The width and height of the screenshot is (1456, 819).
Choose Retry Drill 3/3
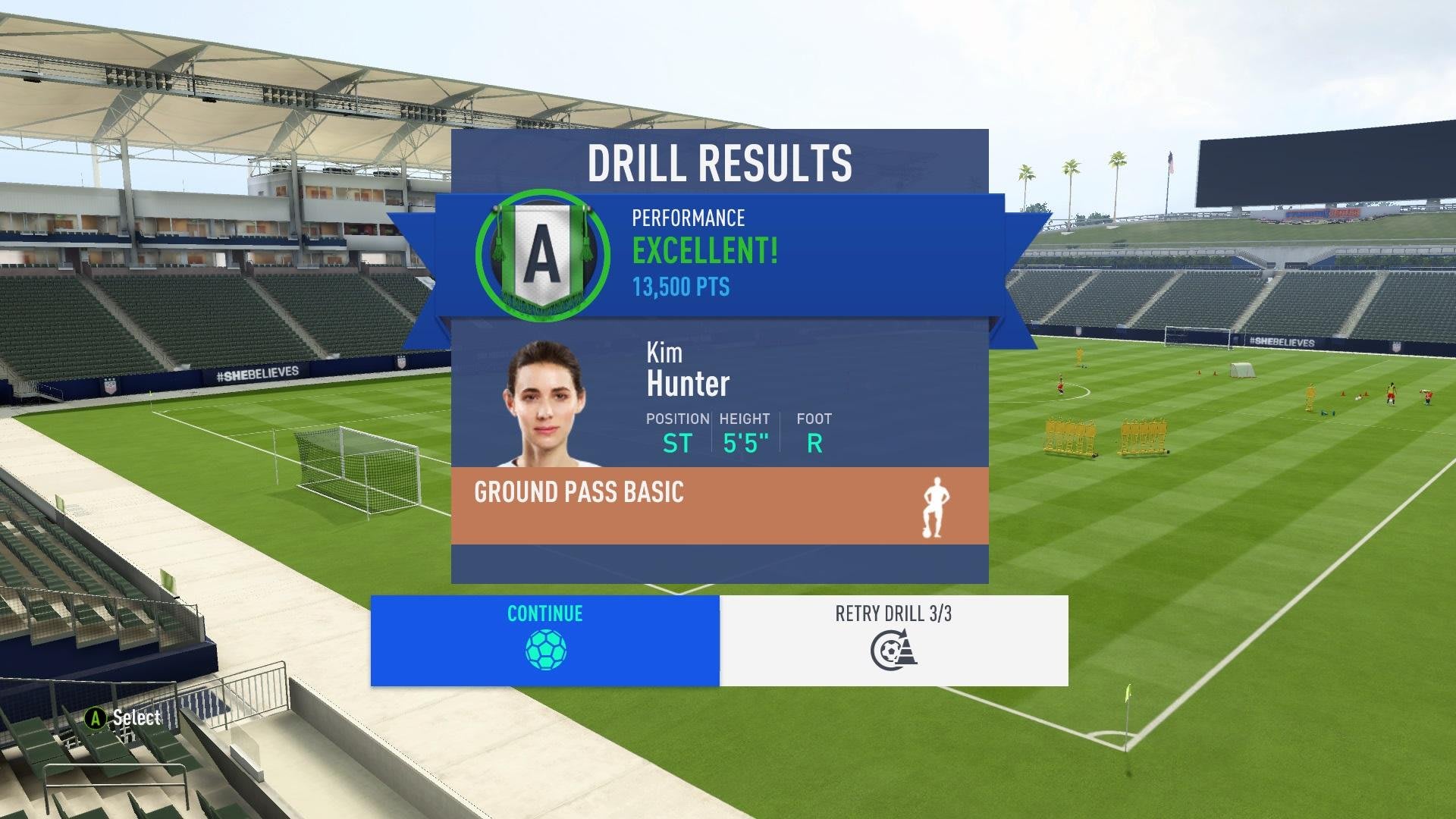pos(893,640)
